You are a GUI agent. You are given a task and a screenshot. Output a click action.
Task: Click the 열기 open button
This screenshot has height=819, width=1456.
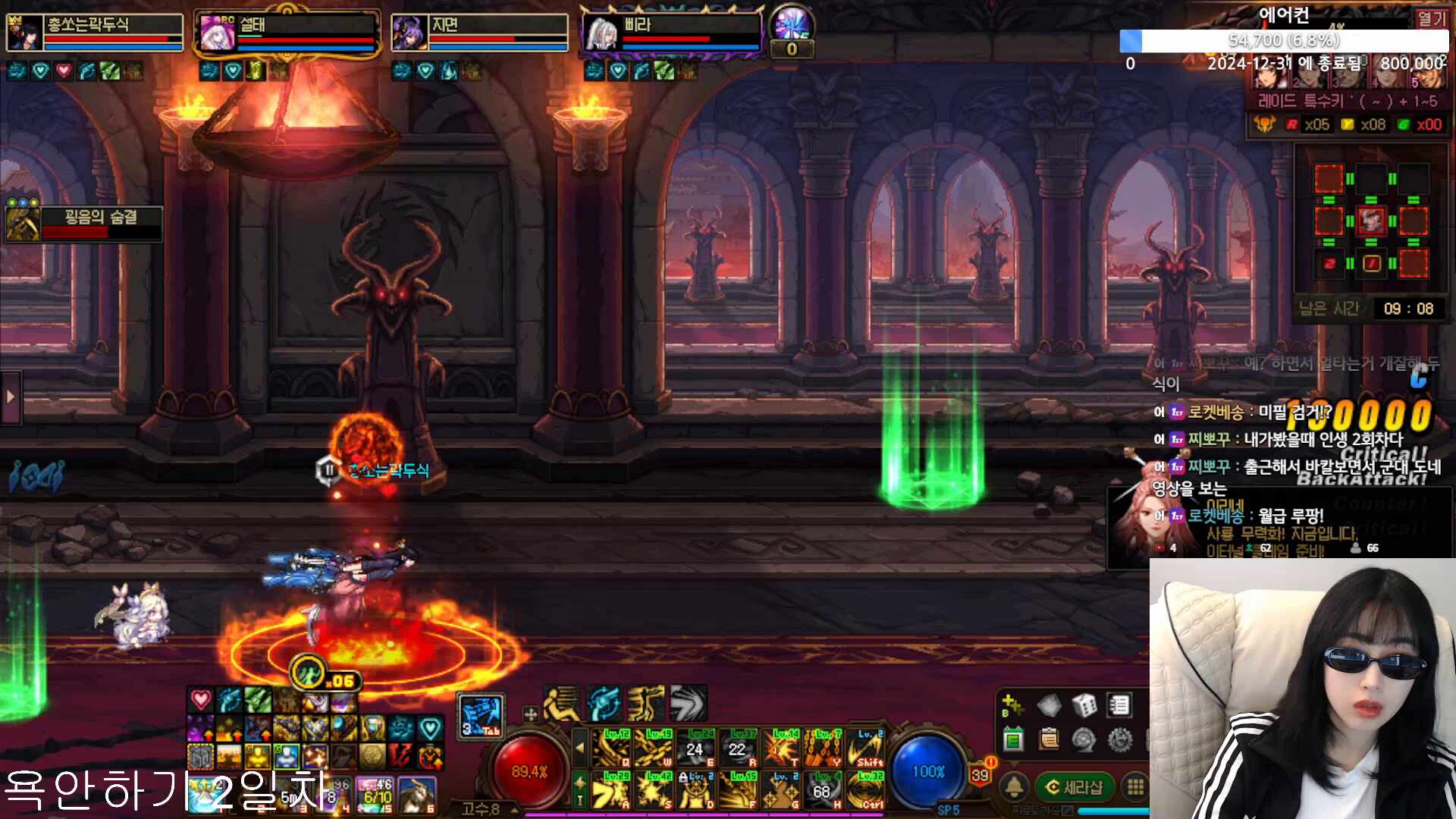pyautogui.click(x=1431, y=18)
